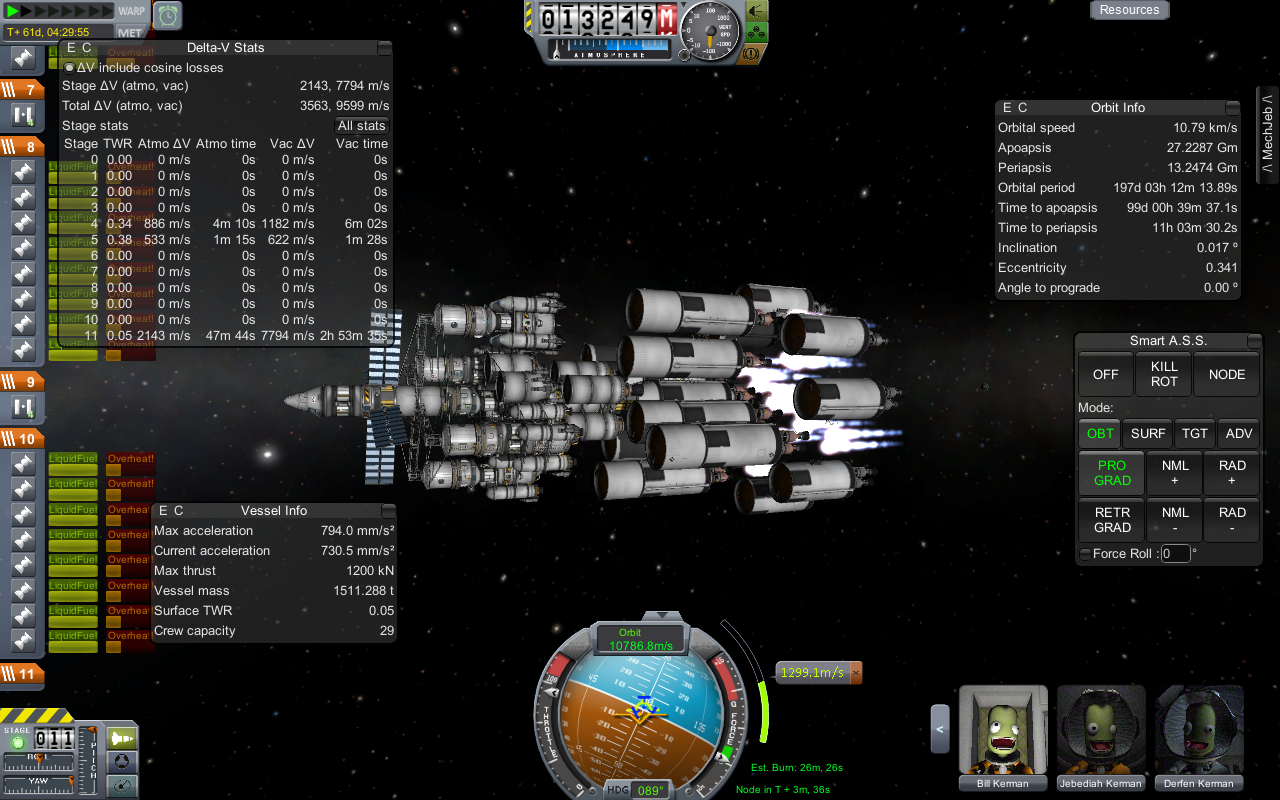
Task: Toggle ΔV include cosine losses
Action: coord(69,68)
